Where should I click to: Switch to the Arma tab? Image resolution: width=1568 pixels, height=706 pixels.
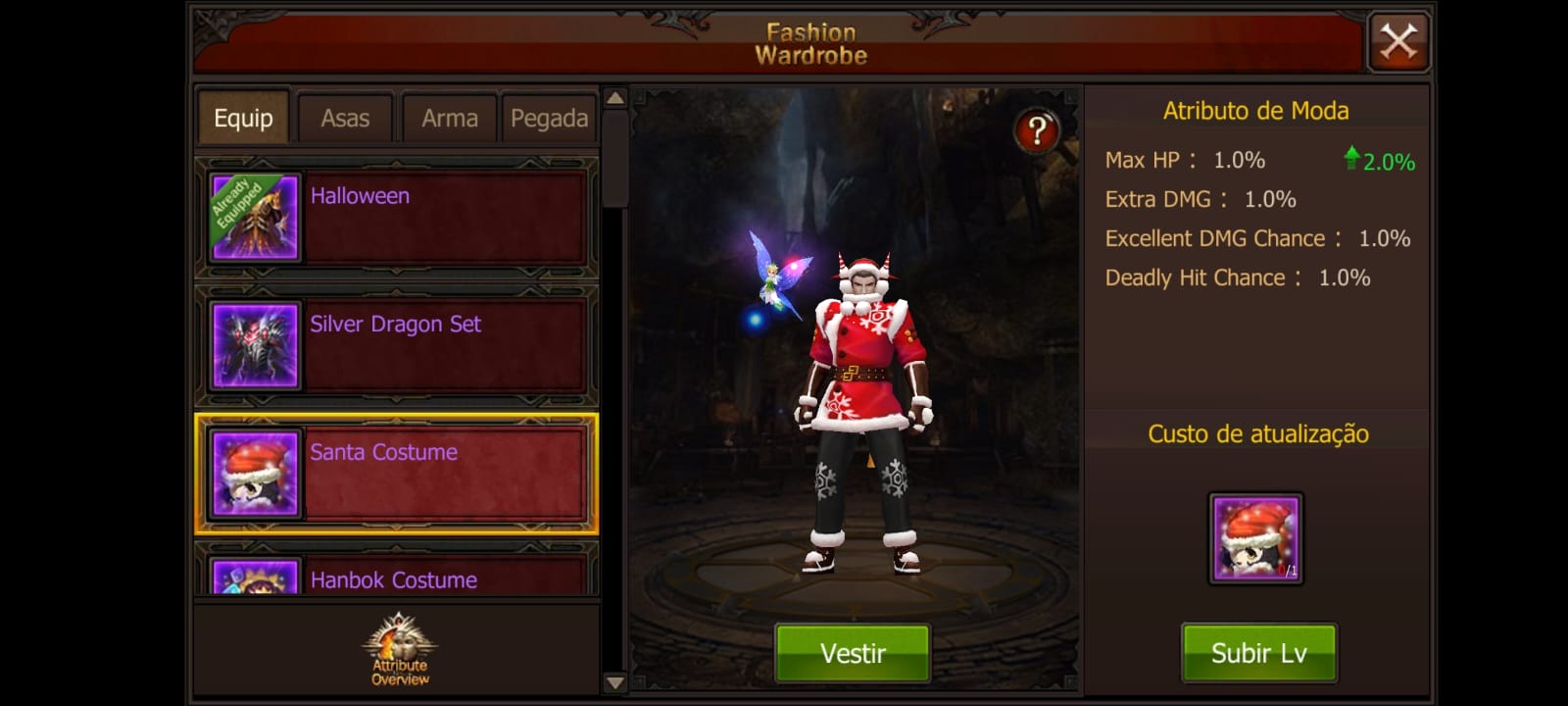(449, 118)
